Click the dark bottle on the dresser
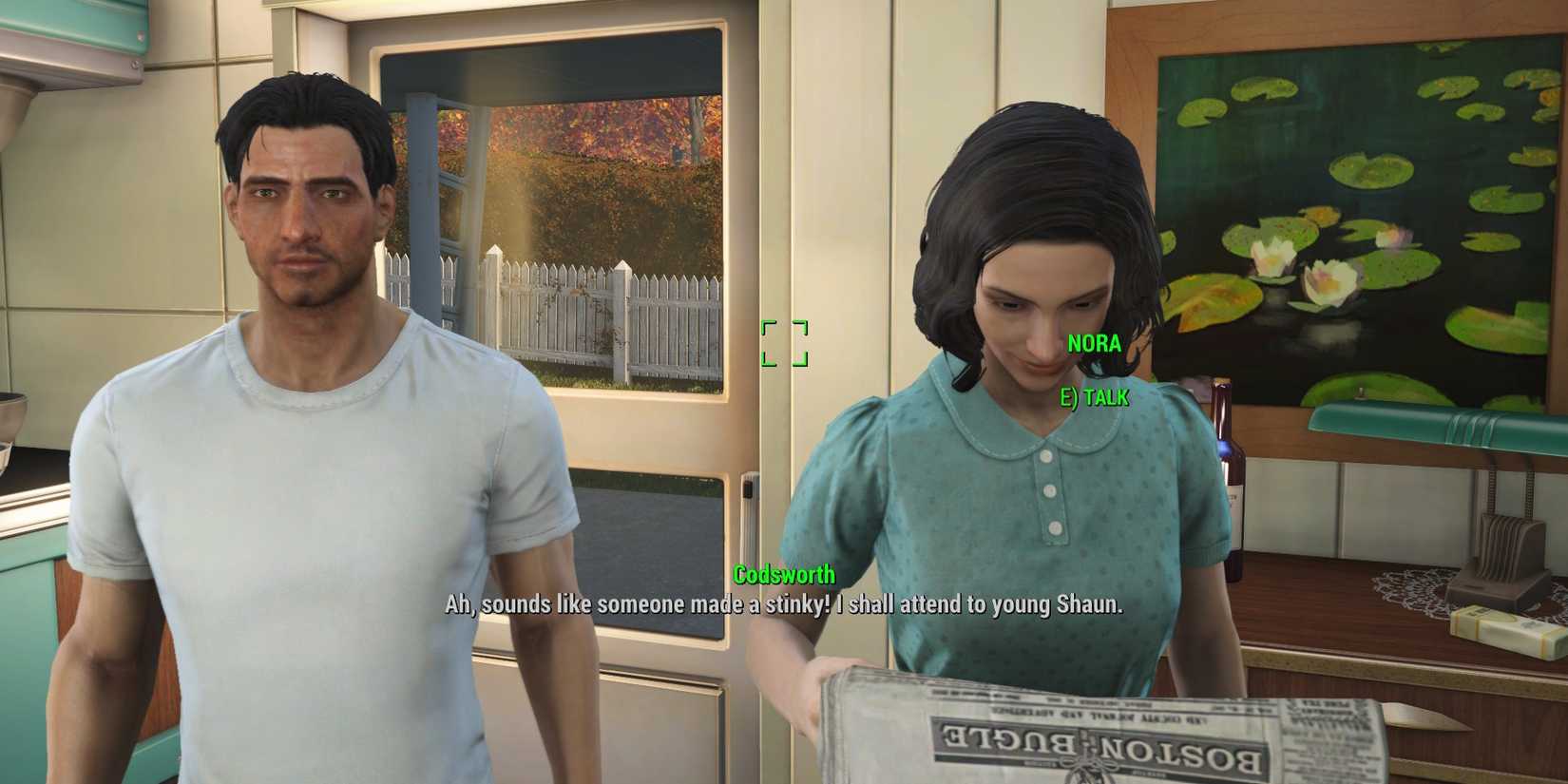 [1230, 466]
